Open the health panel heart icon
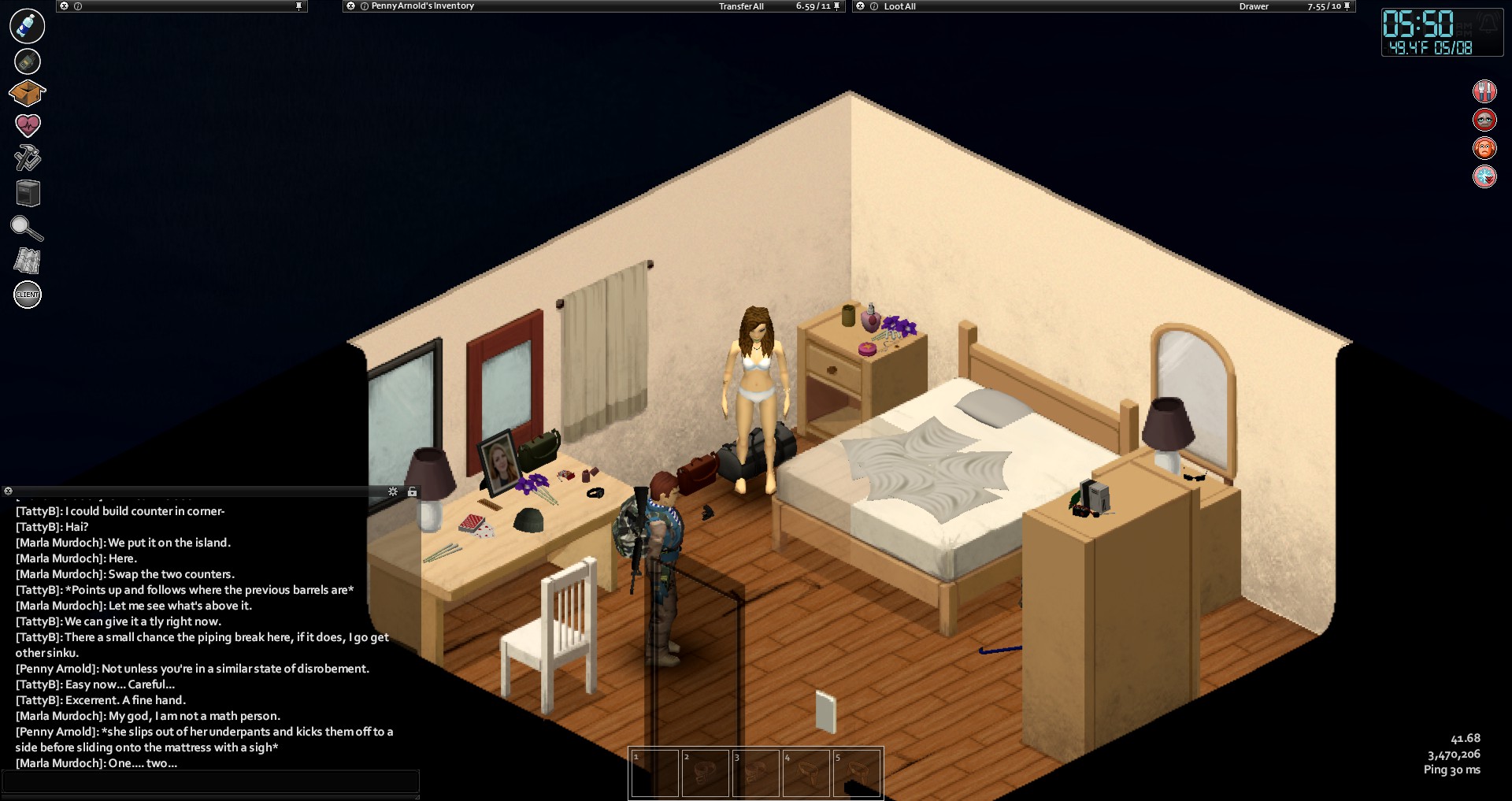 pyautogui.click(x=28, y=125)
